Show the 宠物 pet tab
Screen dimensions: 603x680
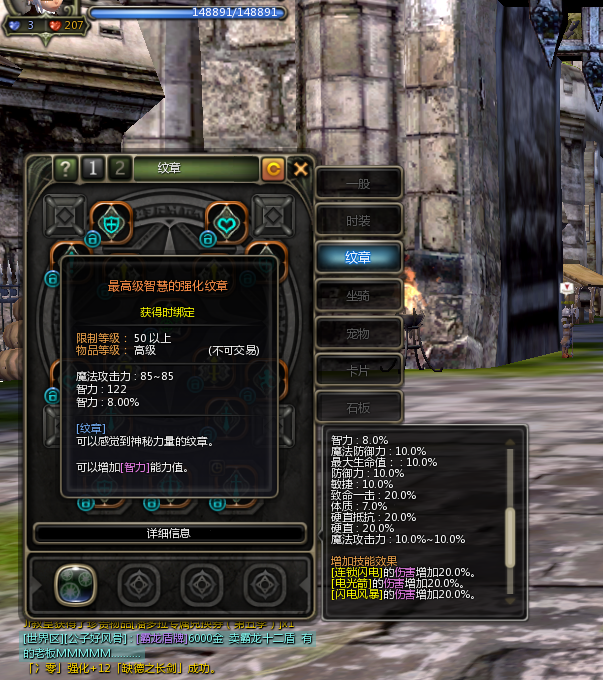pyautogui.click(x=358, y=331)
